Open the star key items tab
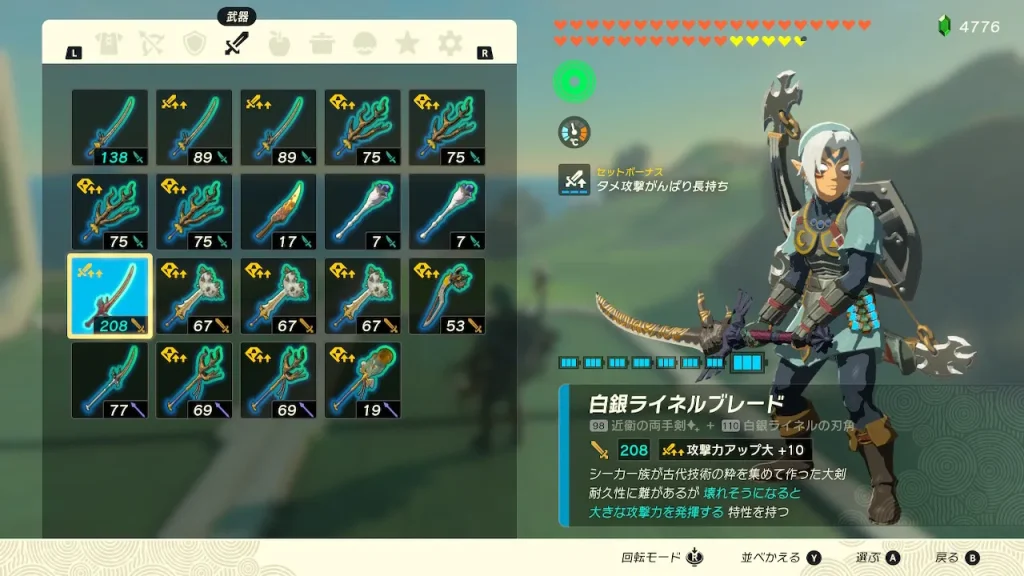This screenshot has width=1024, height=576. (x=406, y=44)
